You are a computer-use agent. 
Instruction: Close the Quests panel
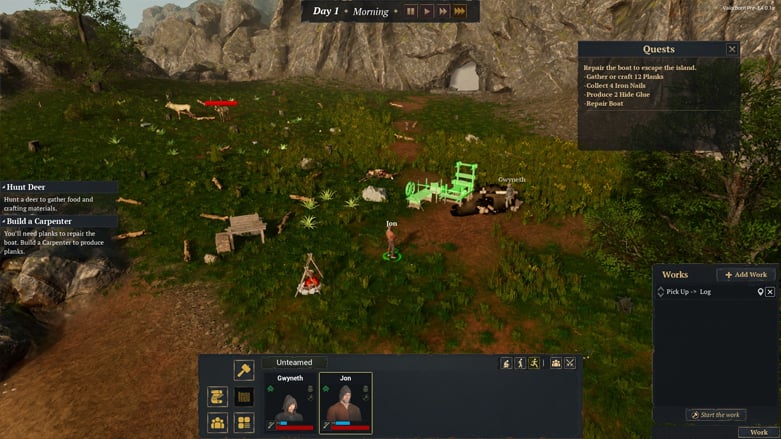[x=732, y=49]
